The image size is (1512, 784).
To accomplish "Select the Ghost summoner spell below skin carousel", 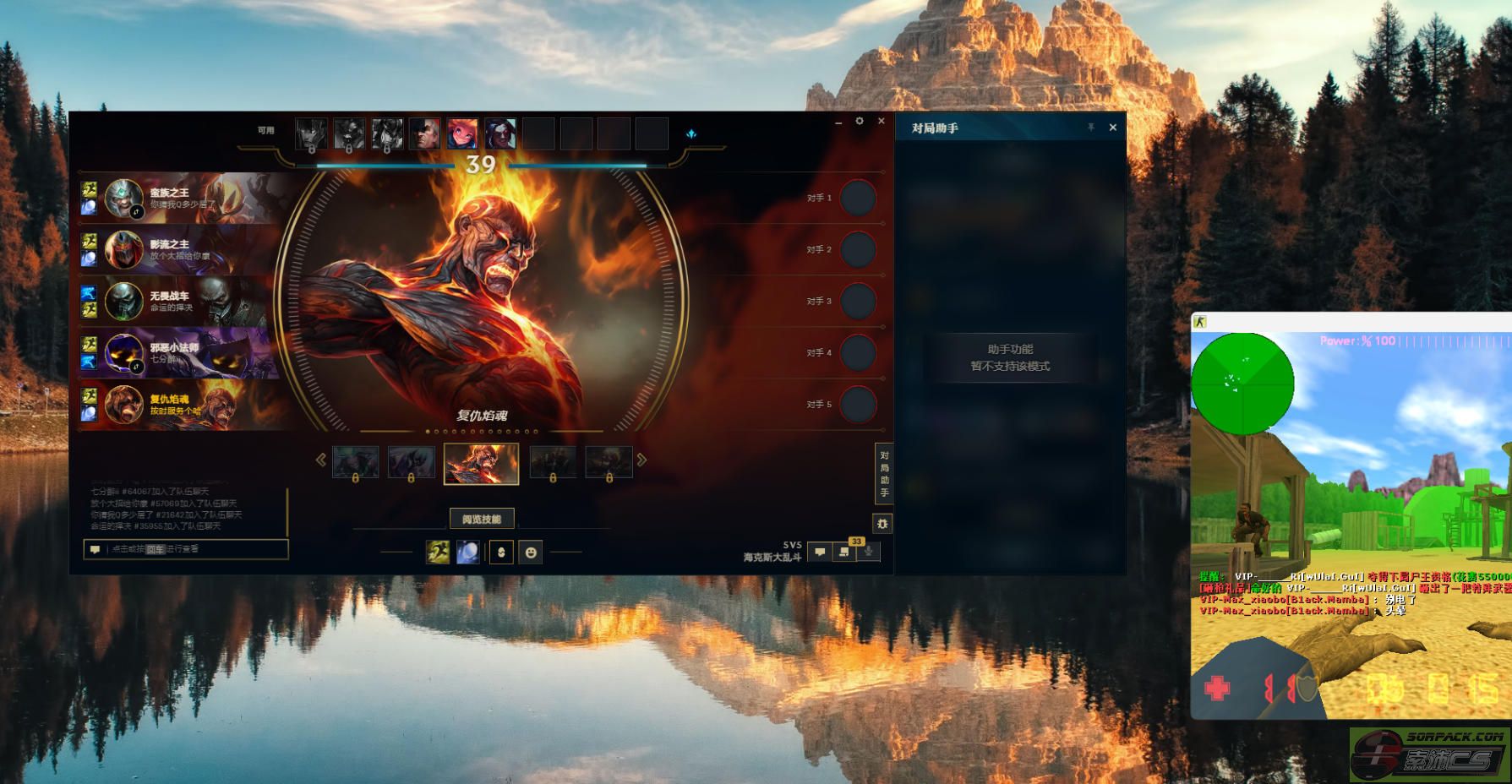I will [438, 552].
